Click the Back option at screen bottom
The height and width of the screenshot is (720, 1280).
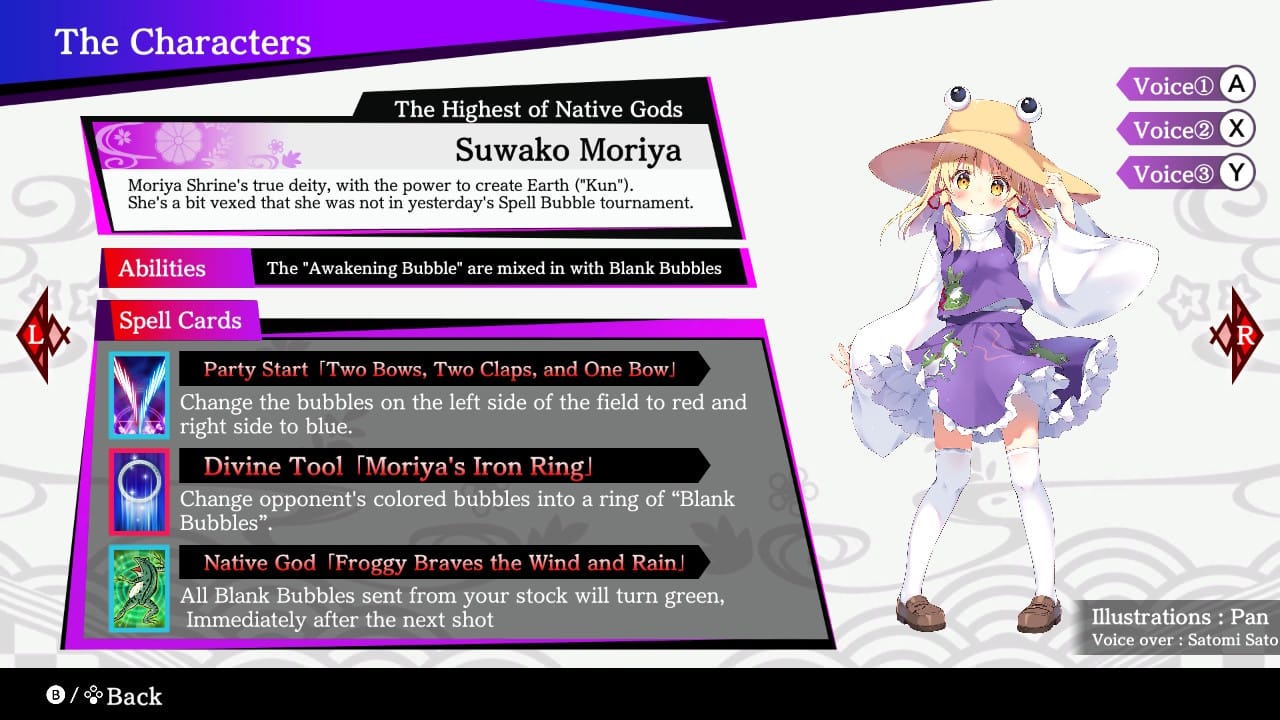(x=132, y=696)
